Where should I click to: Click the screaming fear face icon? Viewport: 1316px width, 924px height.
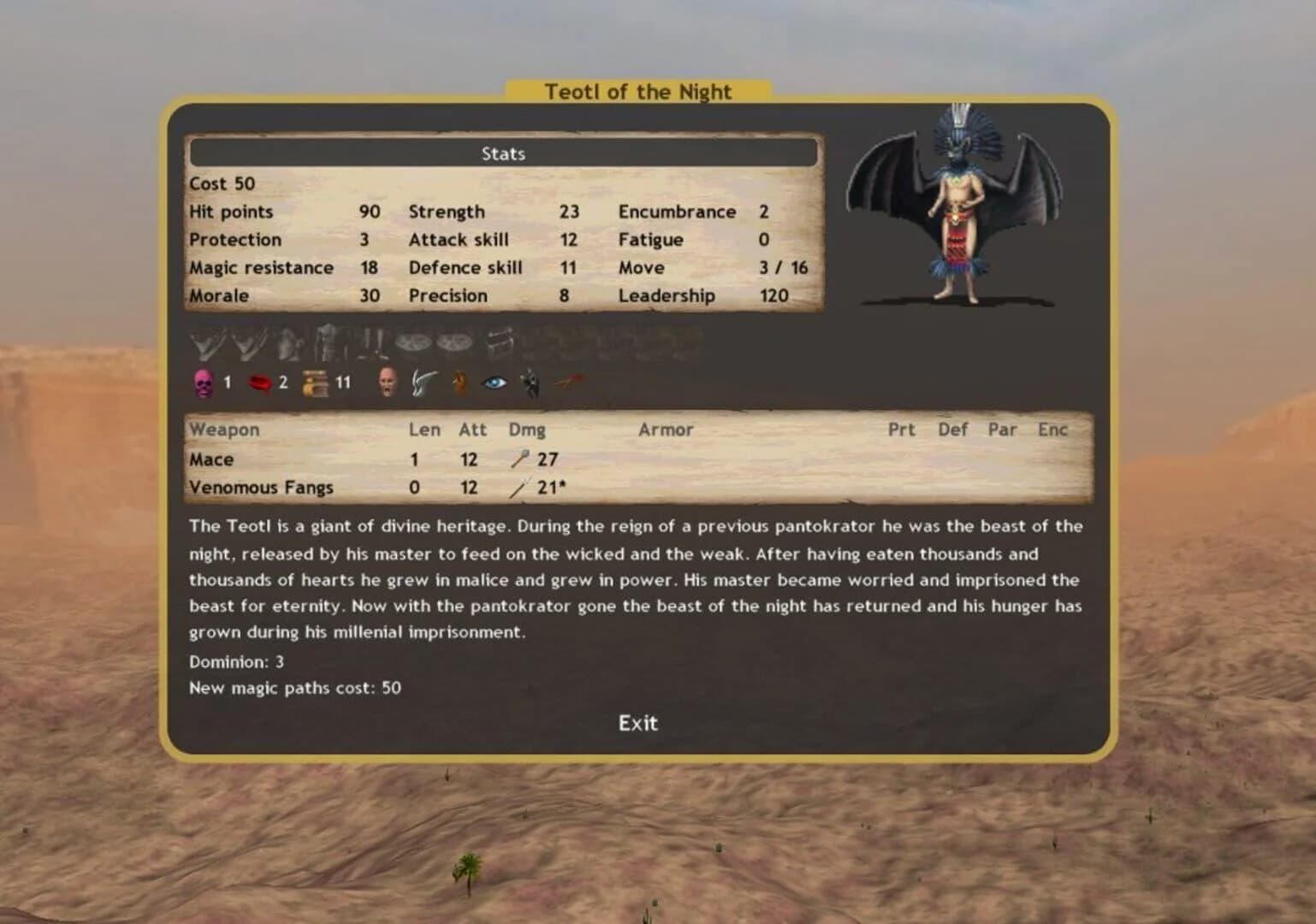click(x=388, y=383)
